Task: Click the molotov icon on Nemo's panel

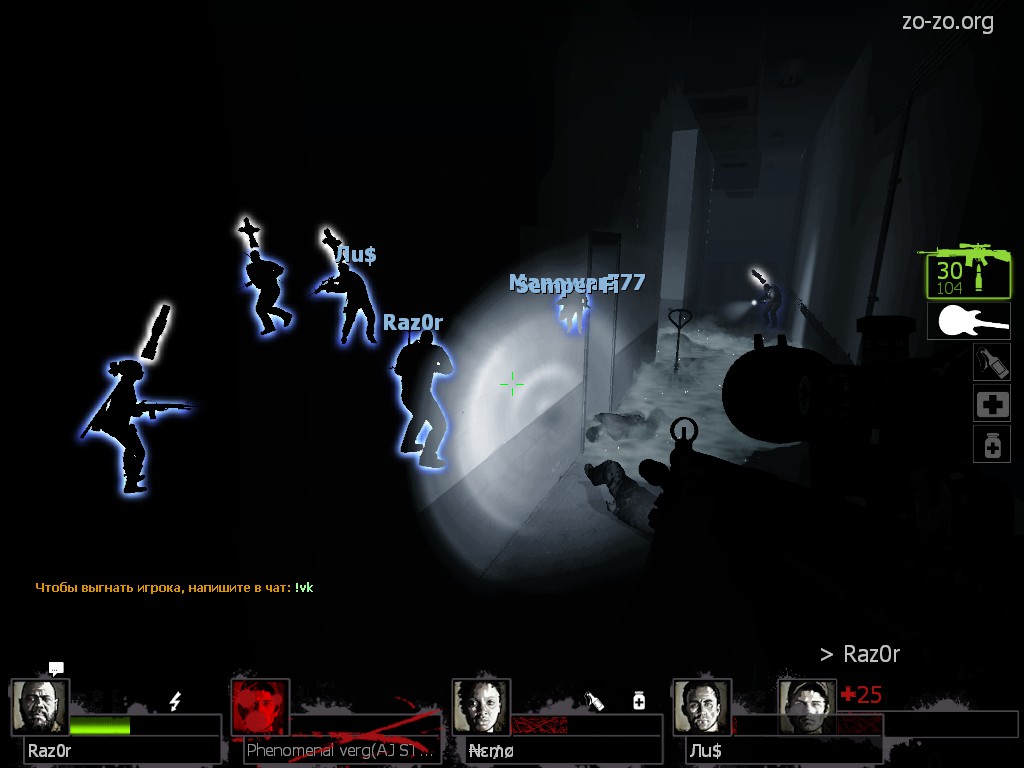Action: pyautogui.click(x=594, y=701)
